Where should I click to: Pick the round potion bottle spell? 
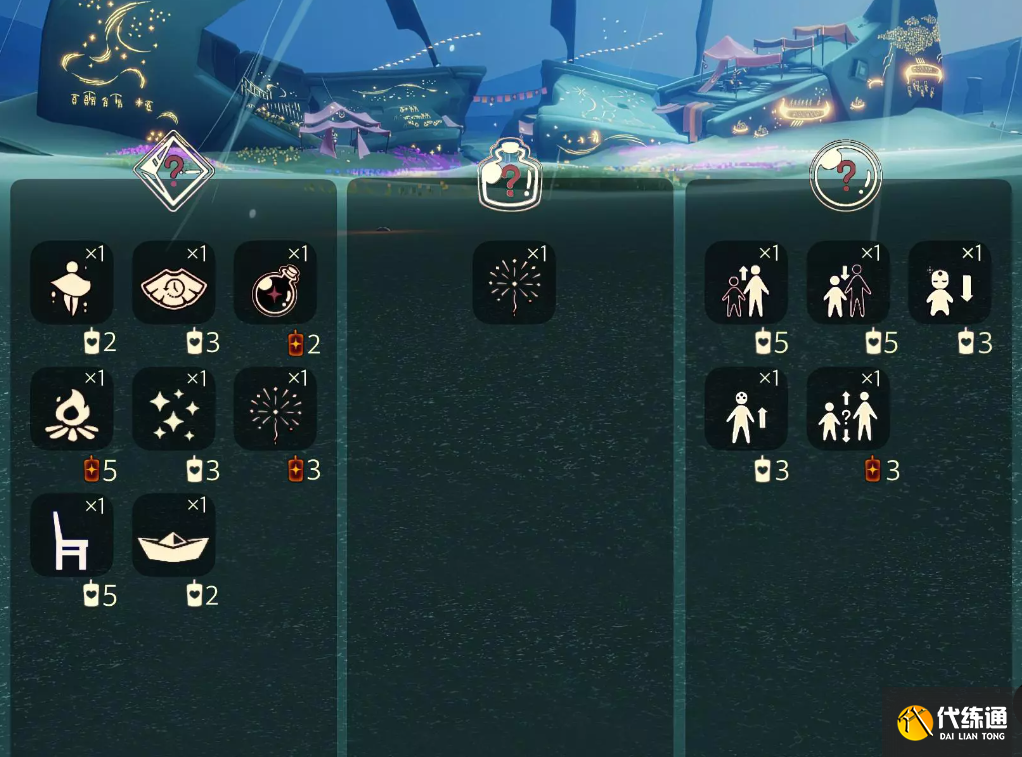275,283
